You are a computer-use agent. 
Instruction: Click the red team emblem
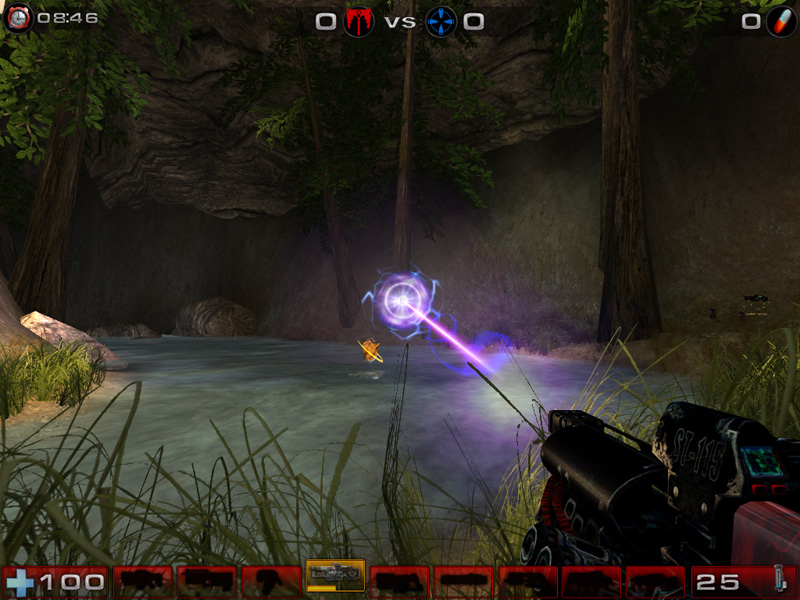[358, 21]
